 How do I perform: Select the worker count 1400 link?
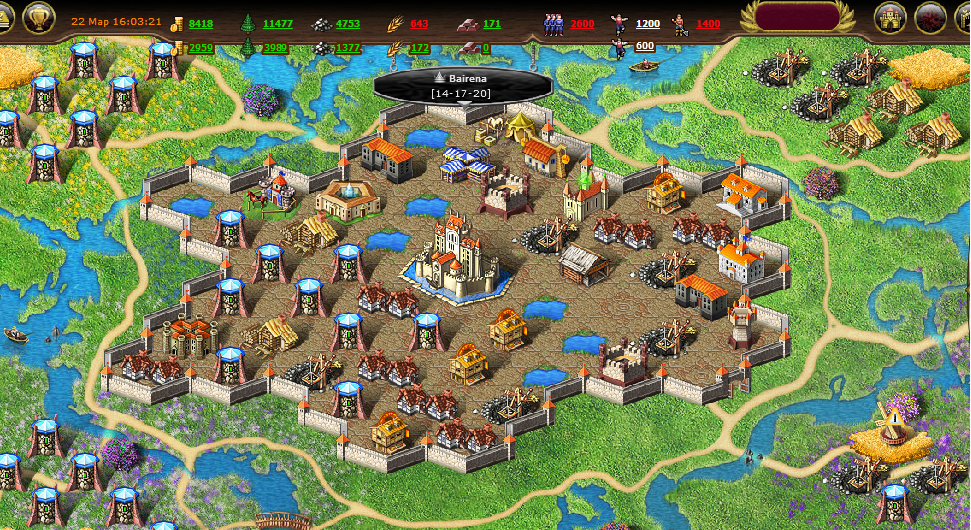pyautogui.click(x=707, y=24)
